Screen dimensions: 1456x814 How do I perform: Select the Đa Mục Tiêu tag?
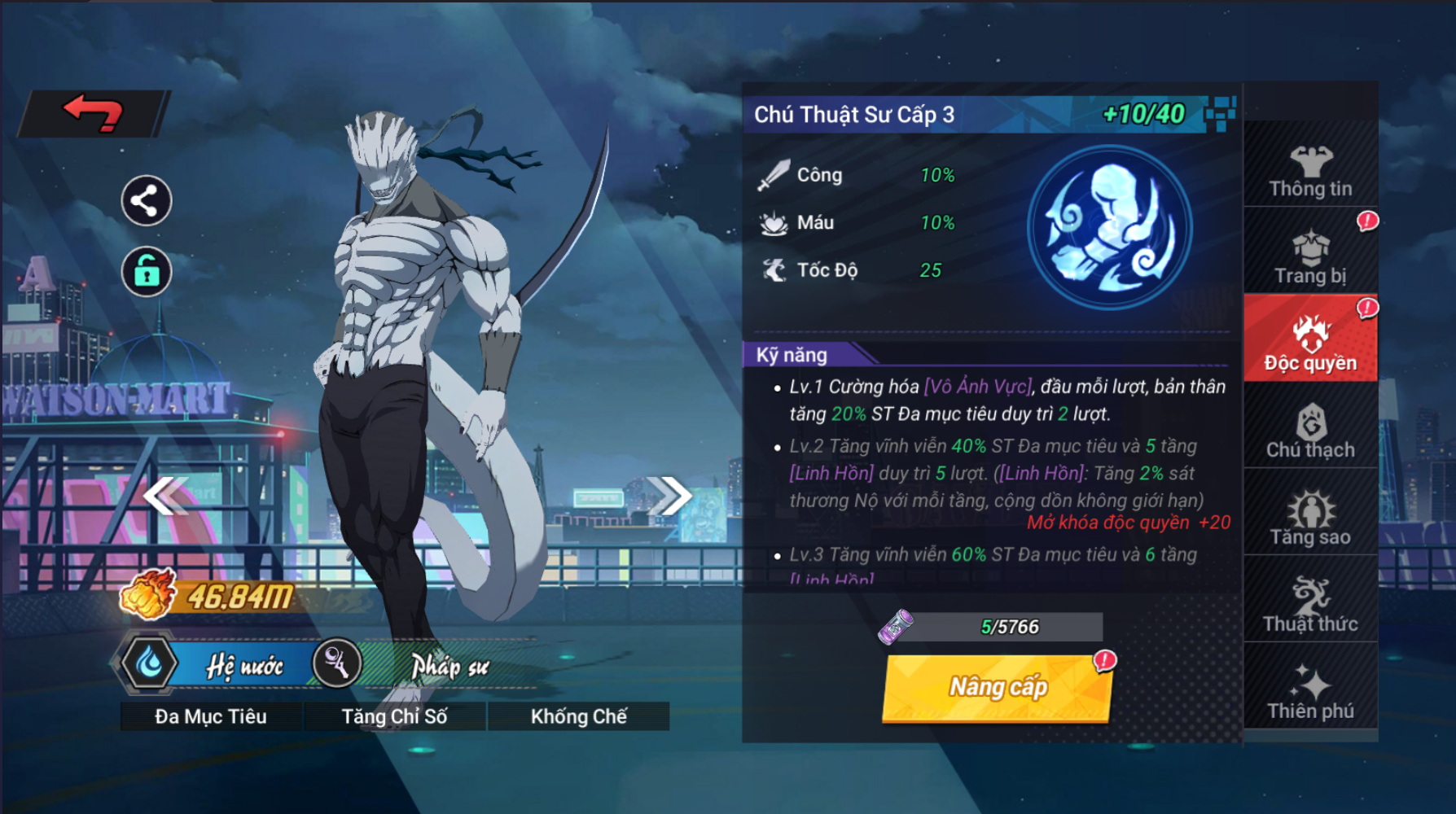click(211, 716)
